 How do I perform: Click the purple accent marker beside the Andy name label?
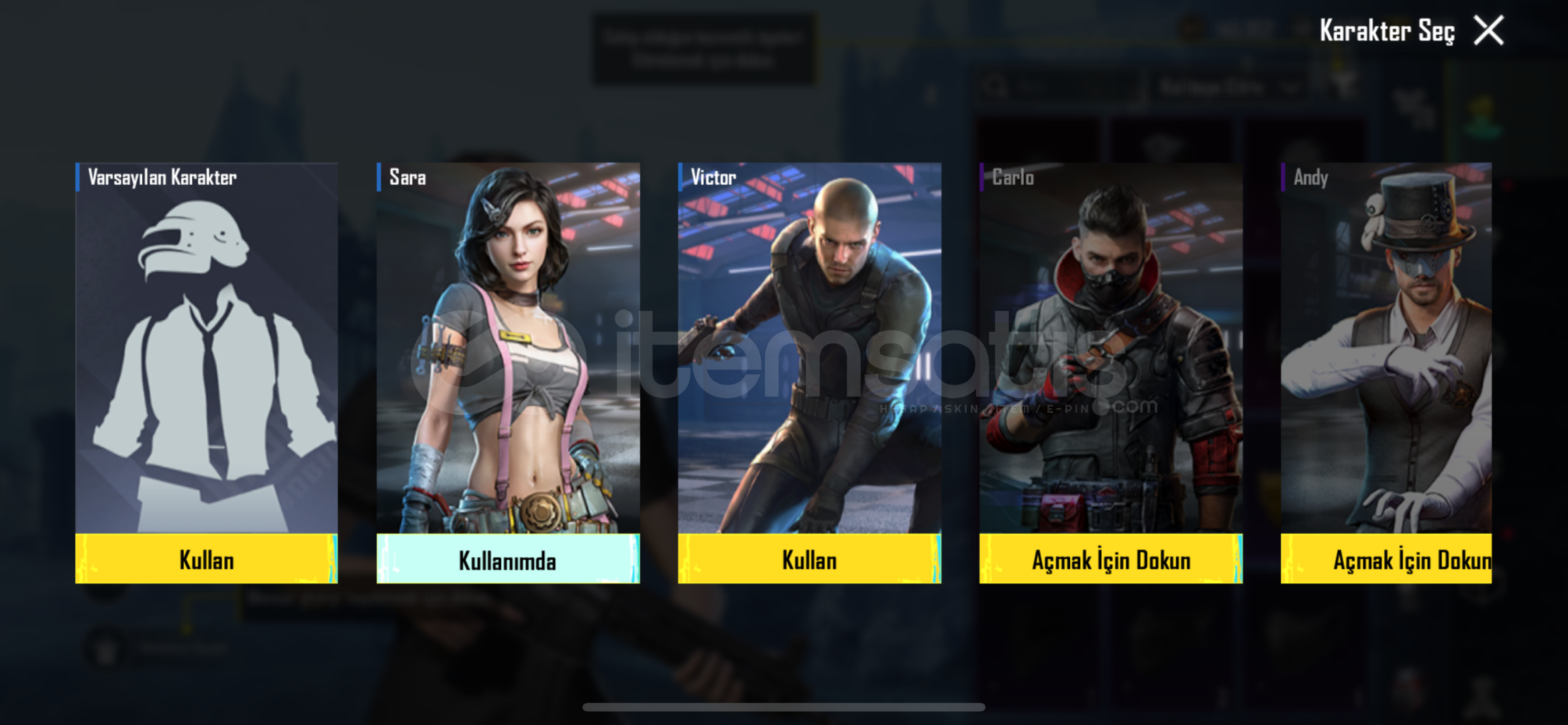point(1284,178)
